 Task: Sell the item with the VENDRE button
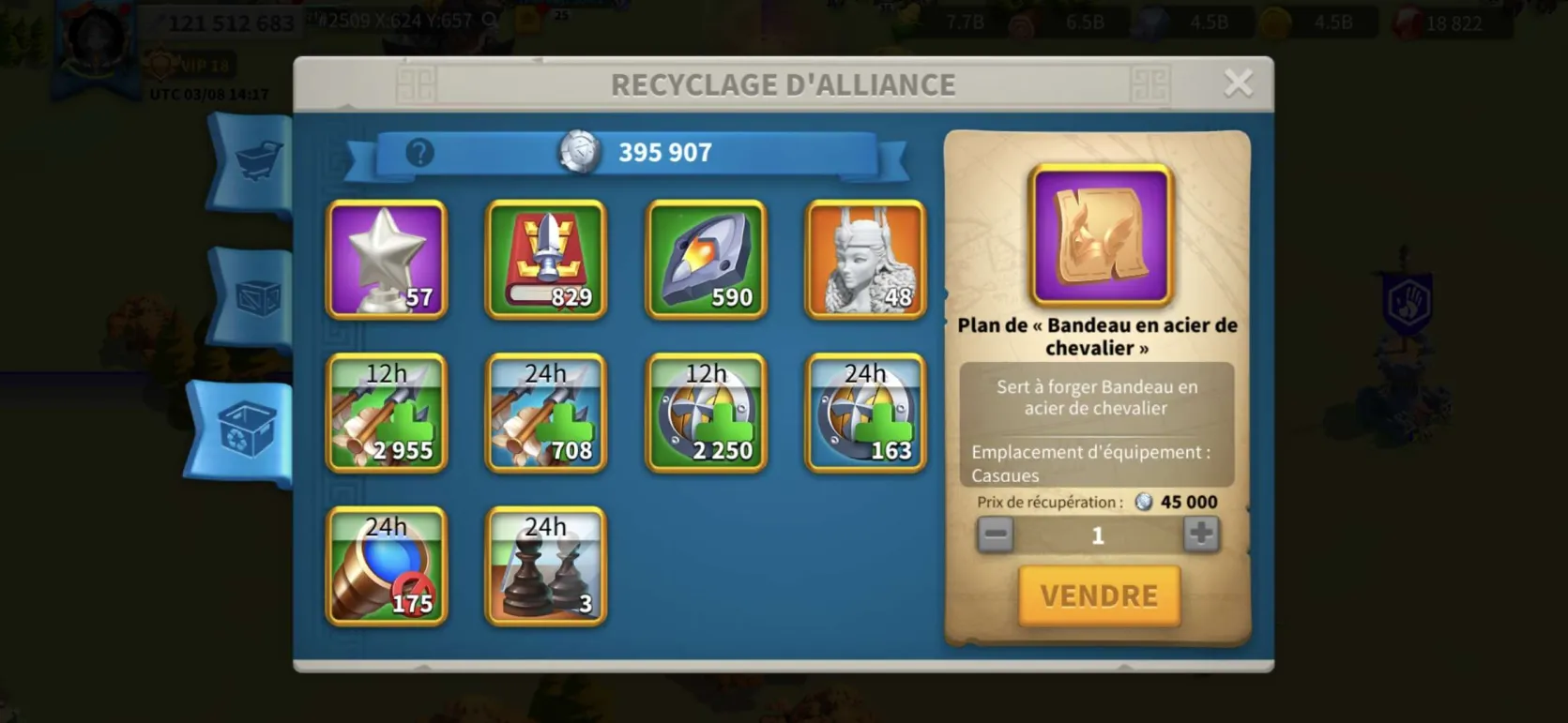[x=1099, y=595]
